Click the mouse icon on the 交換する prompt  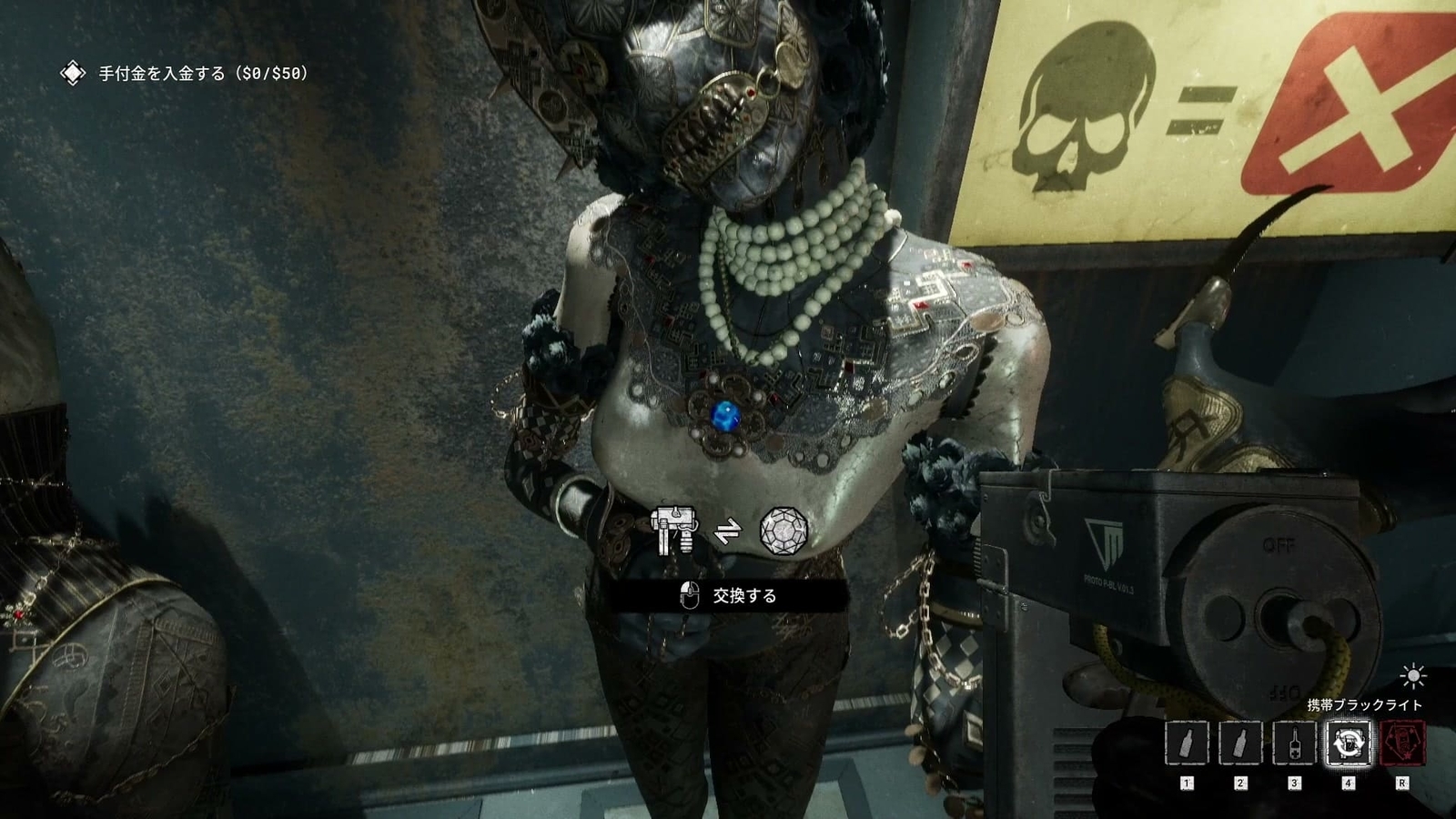pos(688,597)
